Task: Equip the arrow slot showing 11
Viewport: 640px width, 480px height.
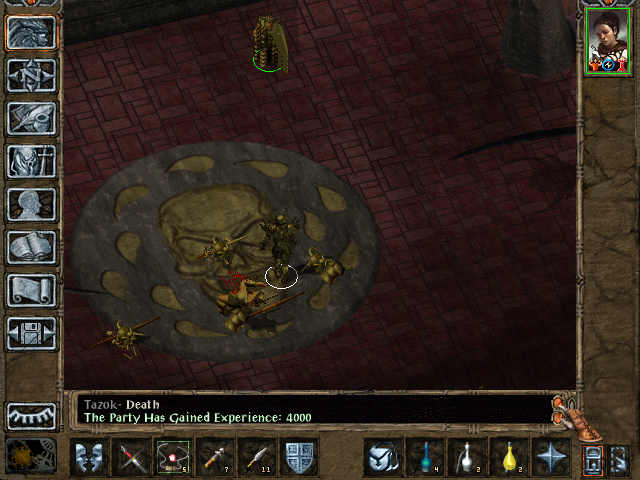Action: (x=257, y=457)
